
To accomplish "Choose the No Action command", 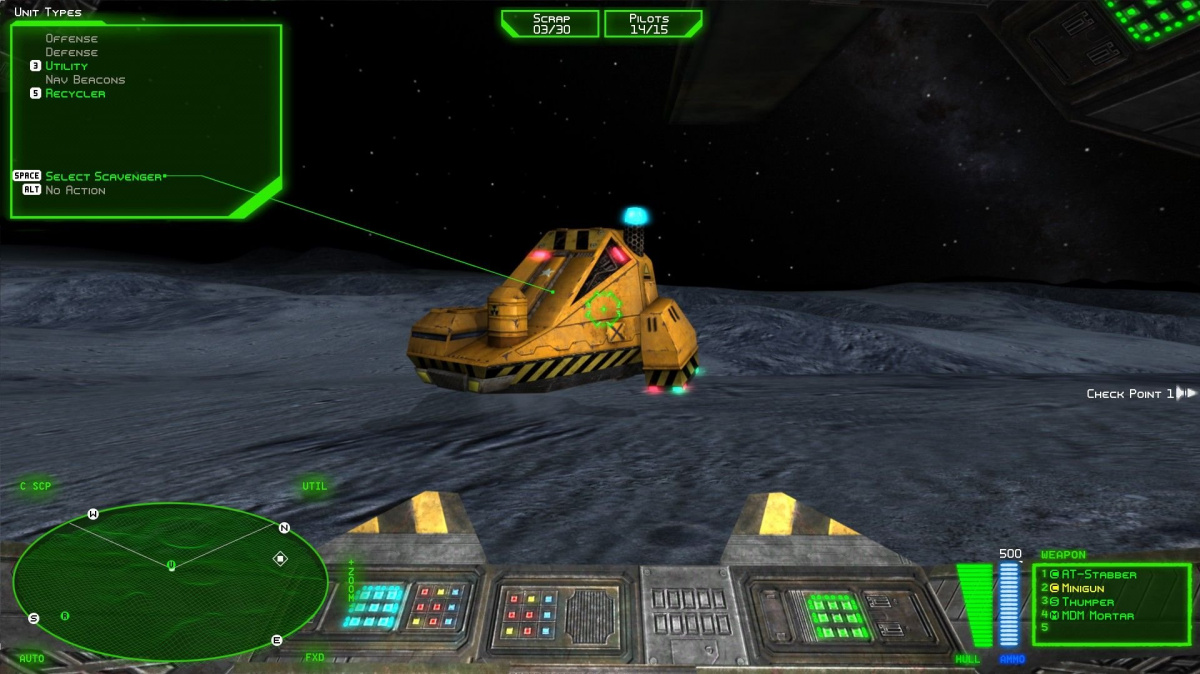I will (75, 190).
